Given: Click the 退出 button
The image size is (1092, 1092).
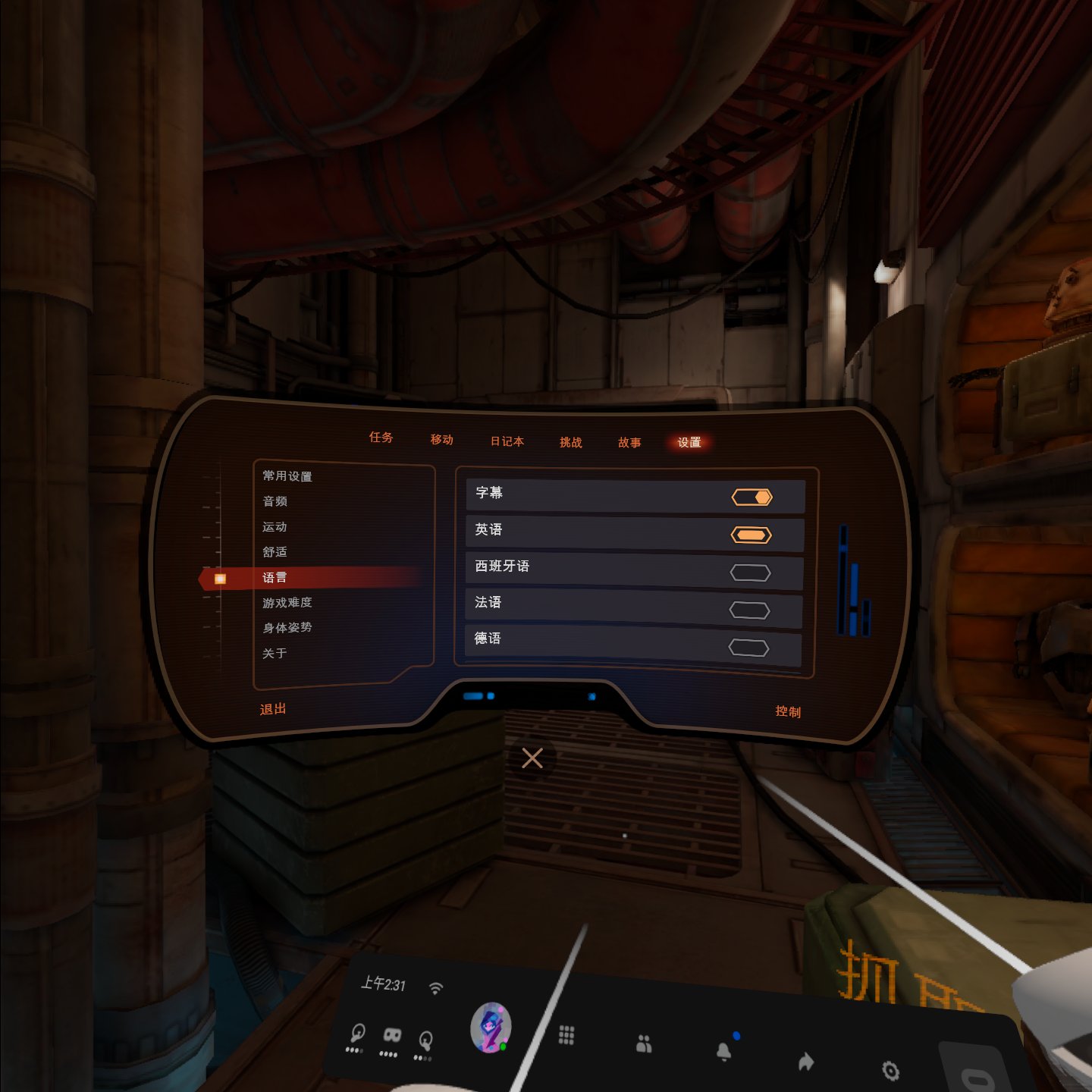Looking at the screenshot, I should tap(273, 709).
